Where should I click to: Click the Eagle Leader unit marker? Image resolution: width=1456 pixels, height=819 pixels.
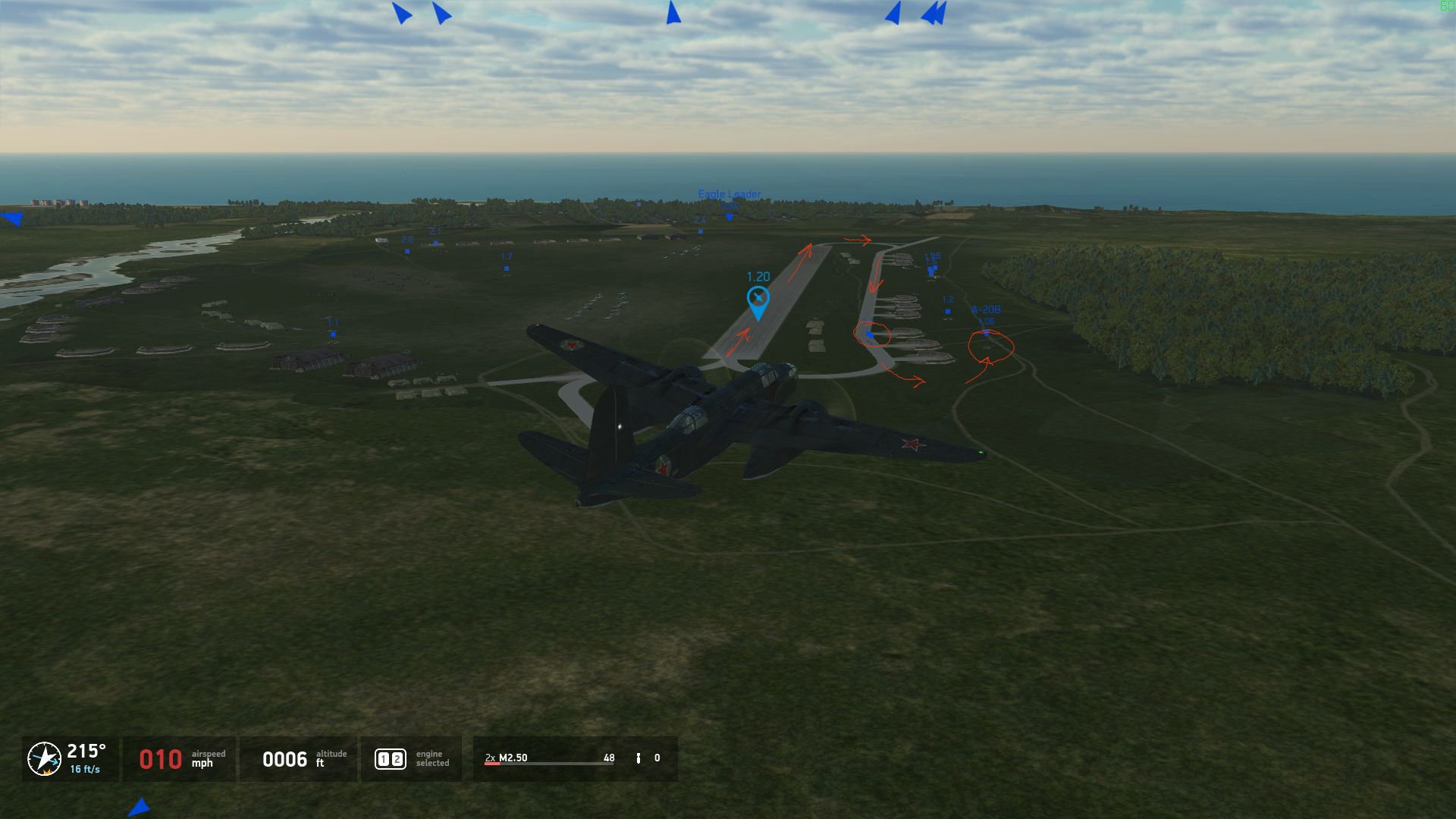coord(730,217)
